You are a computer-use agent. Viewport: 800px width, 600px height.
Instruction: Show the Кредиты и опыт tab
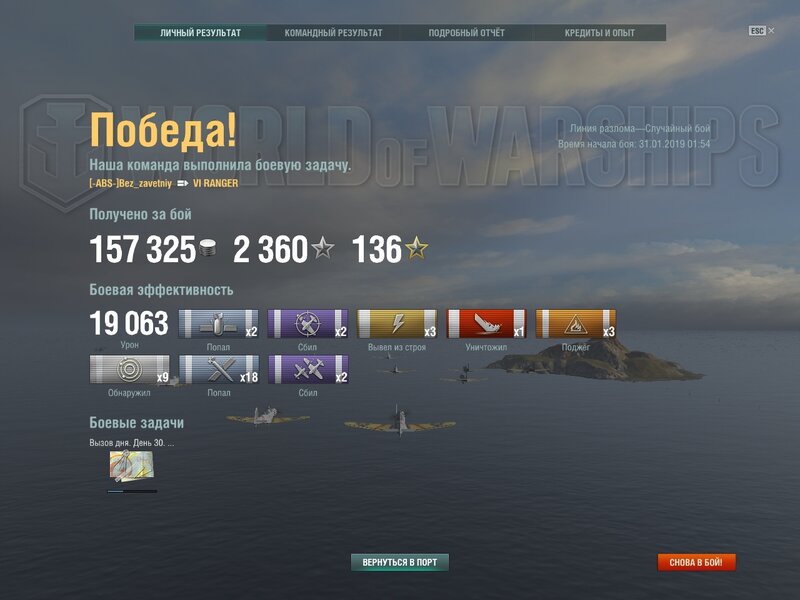pyautogui.click(x=599, y=33)
